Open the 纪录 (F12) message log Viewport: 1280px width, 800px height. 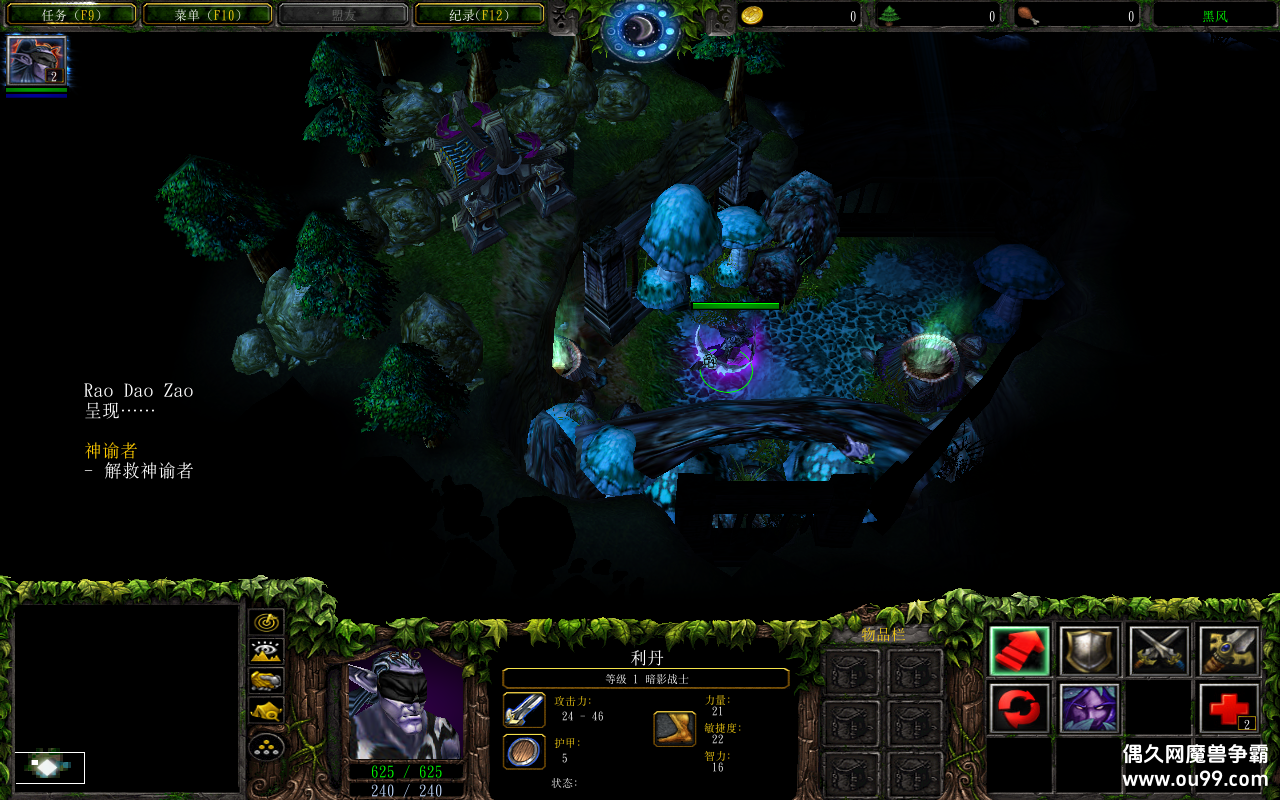[479, 15]
